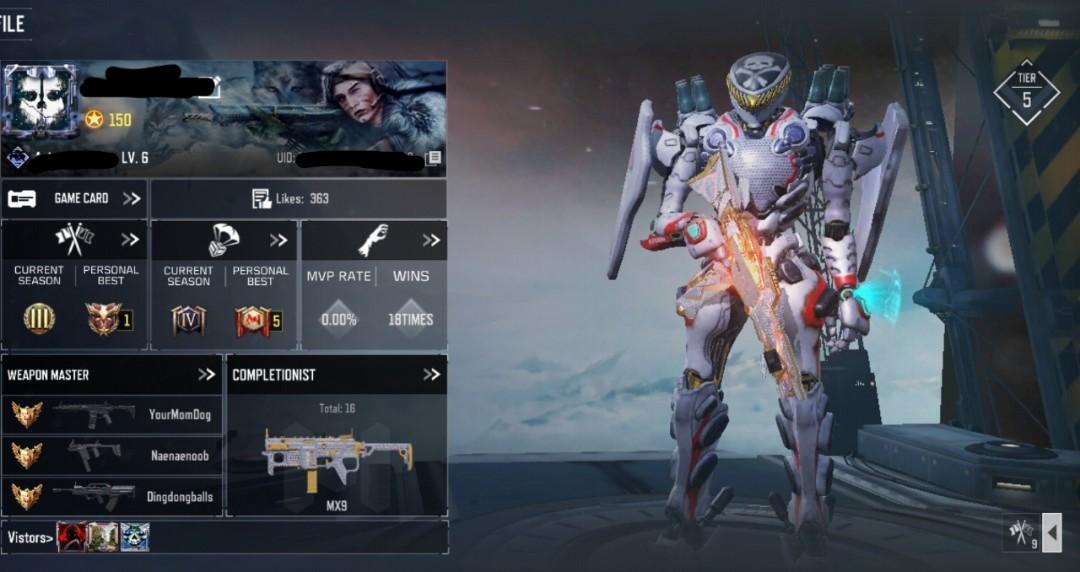Select the Dingdongballs weapon master row
This screenshot has width=1080, height=572.
(111, 496)
